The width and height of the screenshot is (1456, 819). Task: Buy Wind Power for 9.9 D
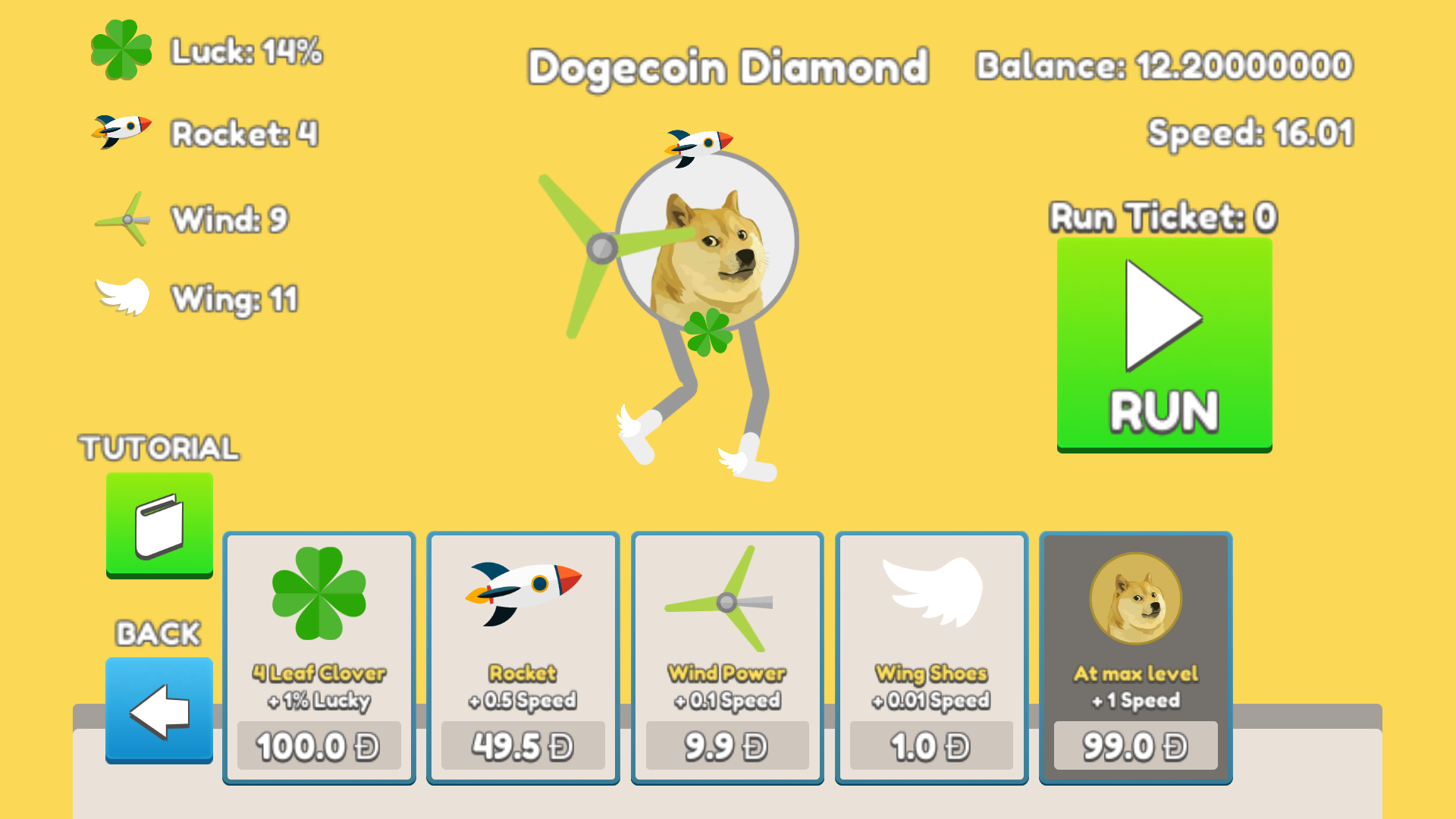click(x=726, y=745)
